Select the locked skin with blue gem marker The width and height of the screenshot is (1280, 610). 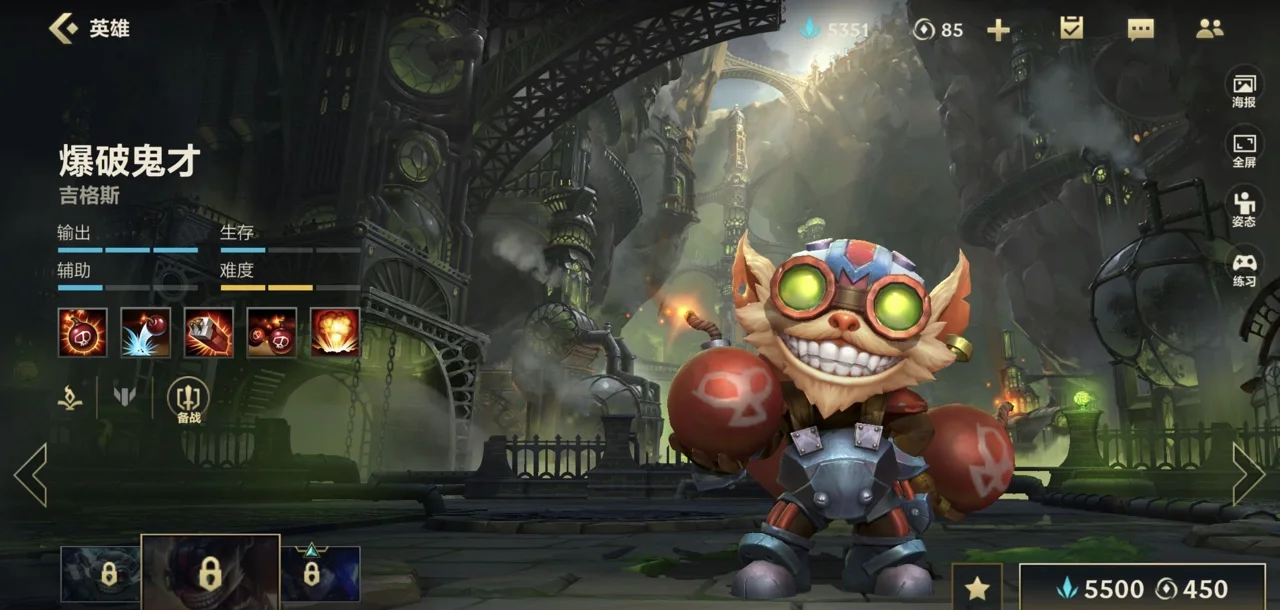pos(320,573)
